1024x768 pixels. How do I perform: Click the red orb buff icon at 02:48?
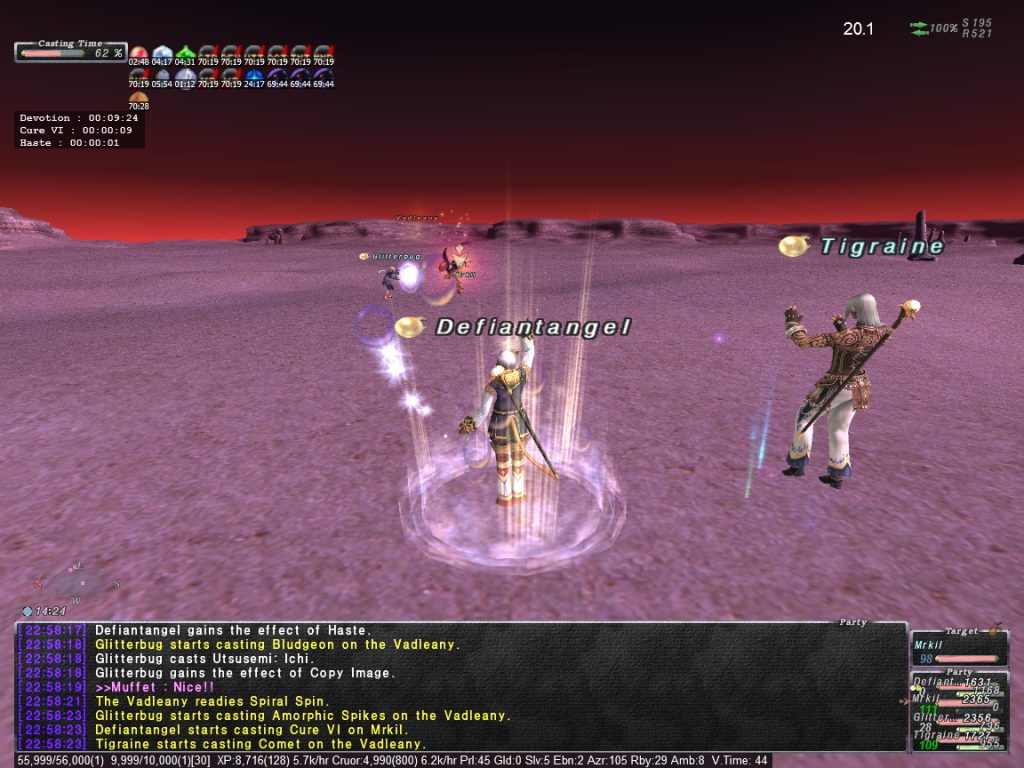[x=138, y=53]
